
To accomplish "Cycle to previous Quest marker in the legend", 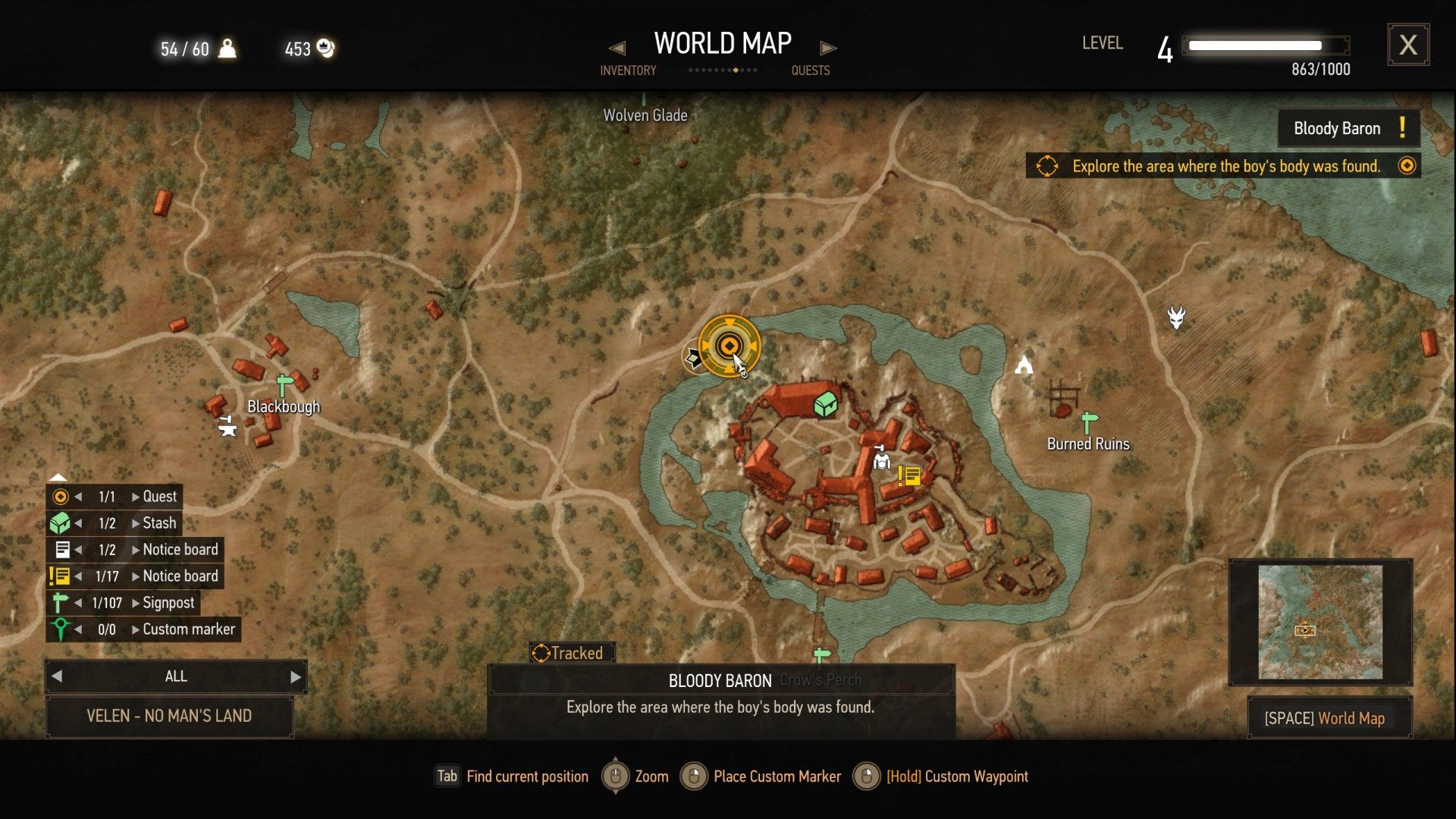I will tap(78, 497).
